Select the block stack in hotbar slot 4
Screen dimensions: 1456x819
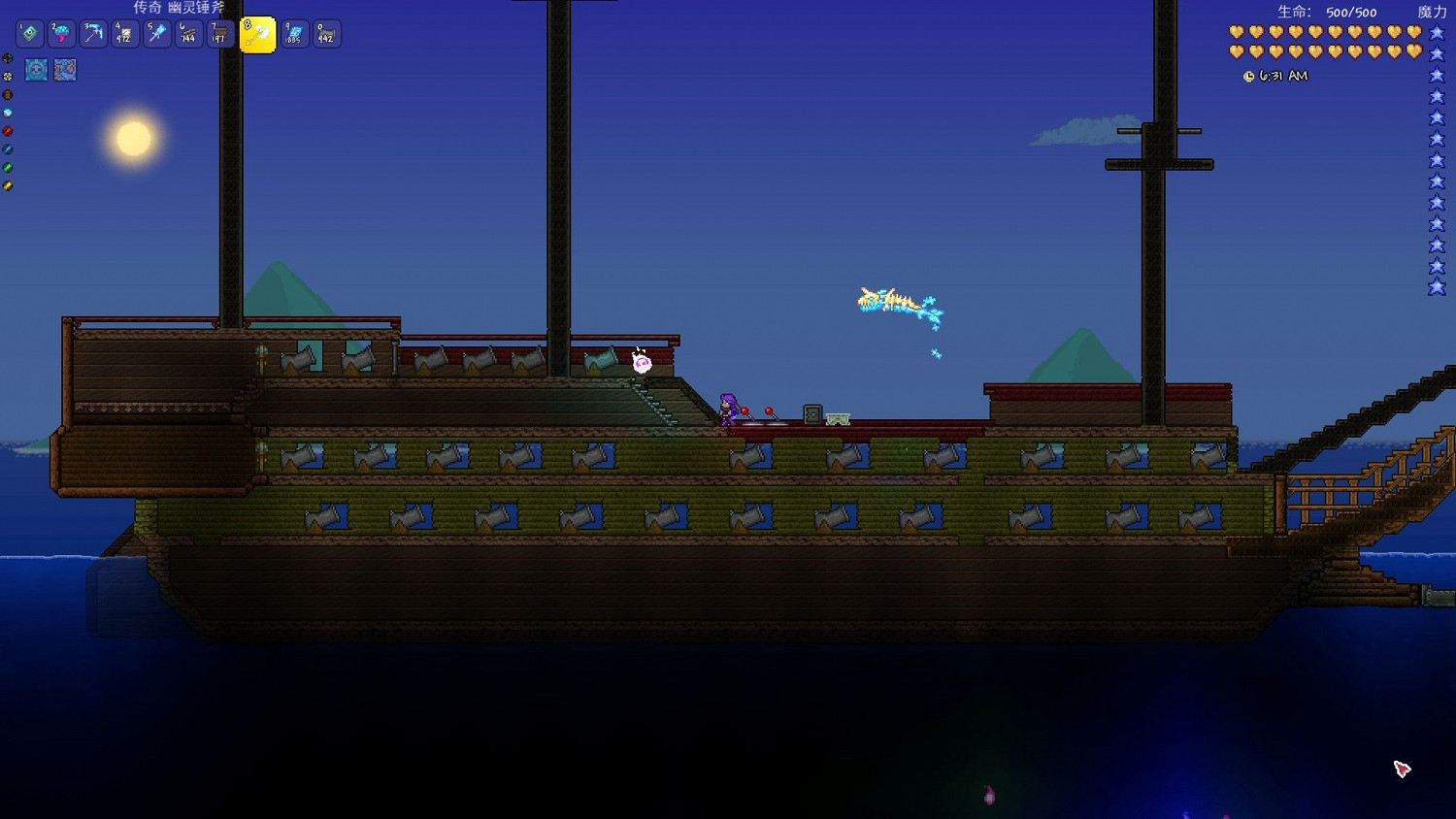pos(124,34)
